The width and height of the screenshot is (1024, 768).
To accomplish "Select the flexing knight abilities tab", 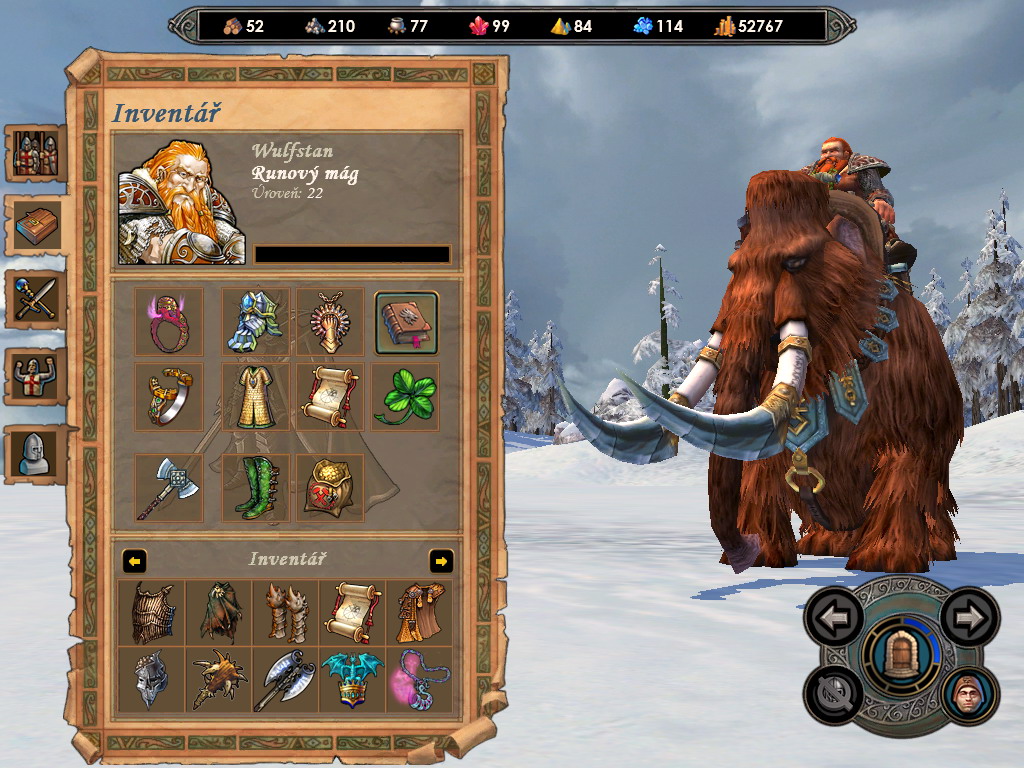I will pos(38,376).
